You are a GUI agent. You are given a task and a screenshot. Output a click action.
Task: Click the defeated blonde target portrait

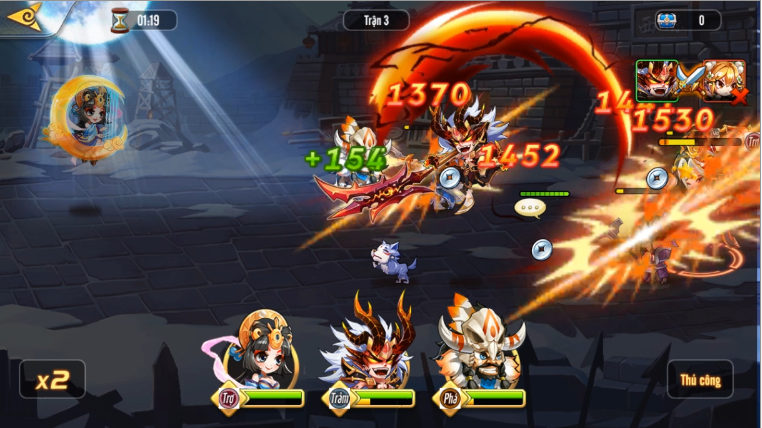(x=723, y=81)
